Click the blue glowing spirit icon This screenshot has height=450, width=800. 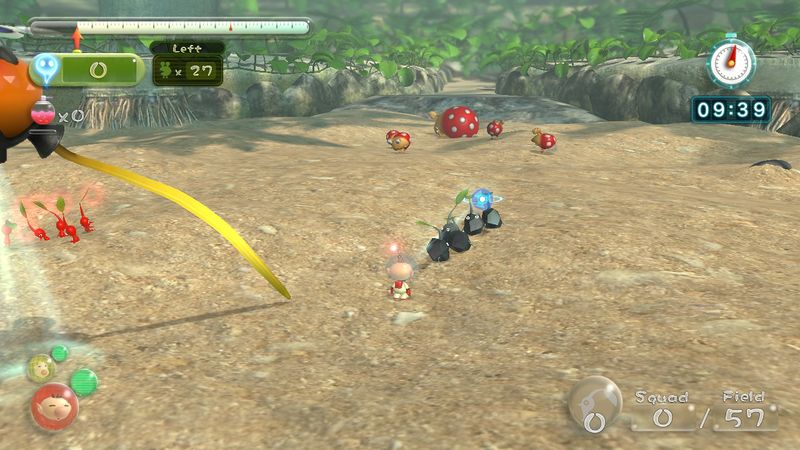(46, 68)
